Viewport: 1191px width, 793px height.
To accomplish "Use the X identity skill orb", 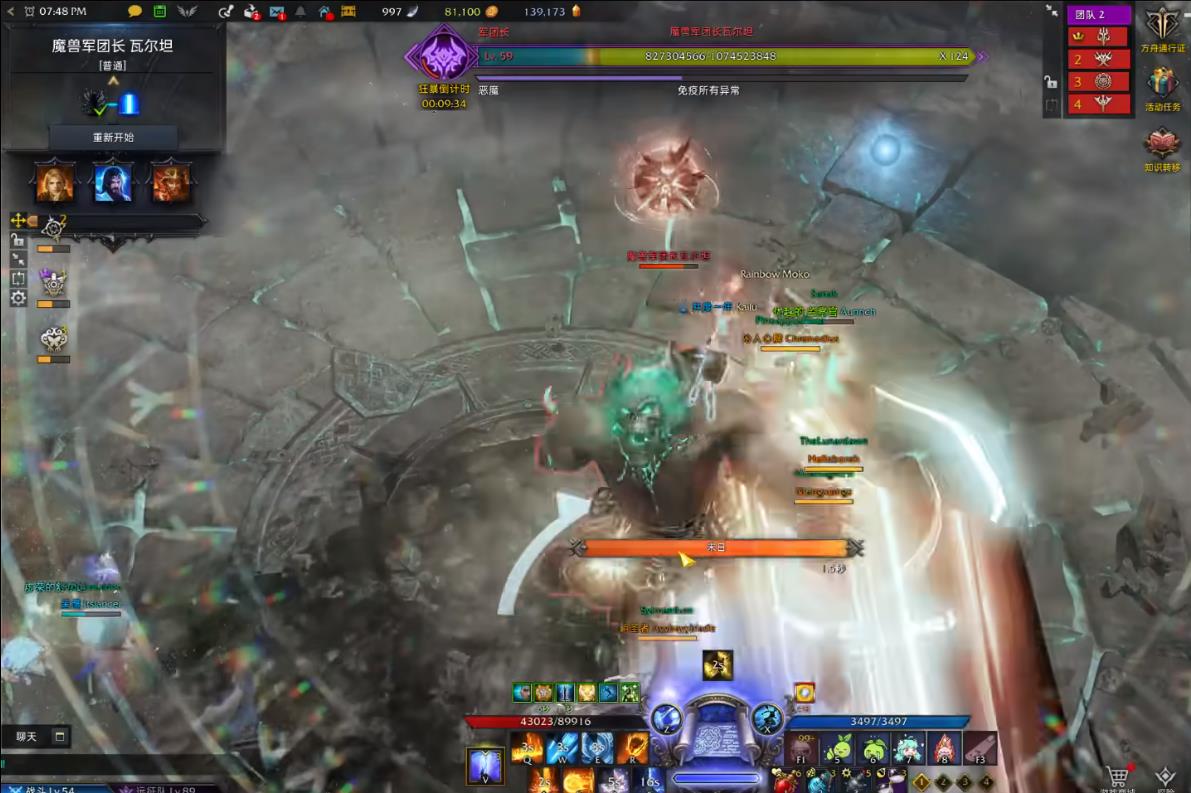I will [767, 717].
